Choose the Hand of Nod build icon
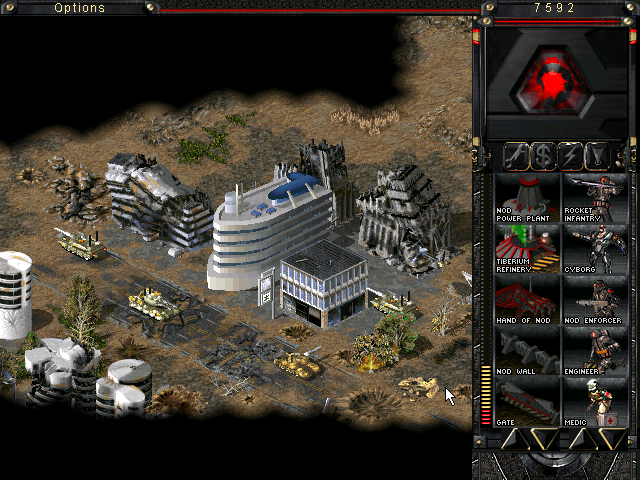 coord(526,299)
